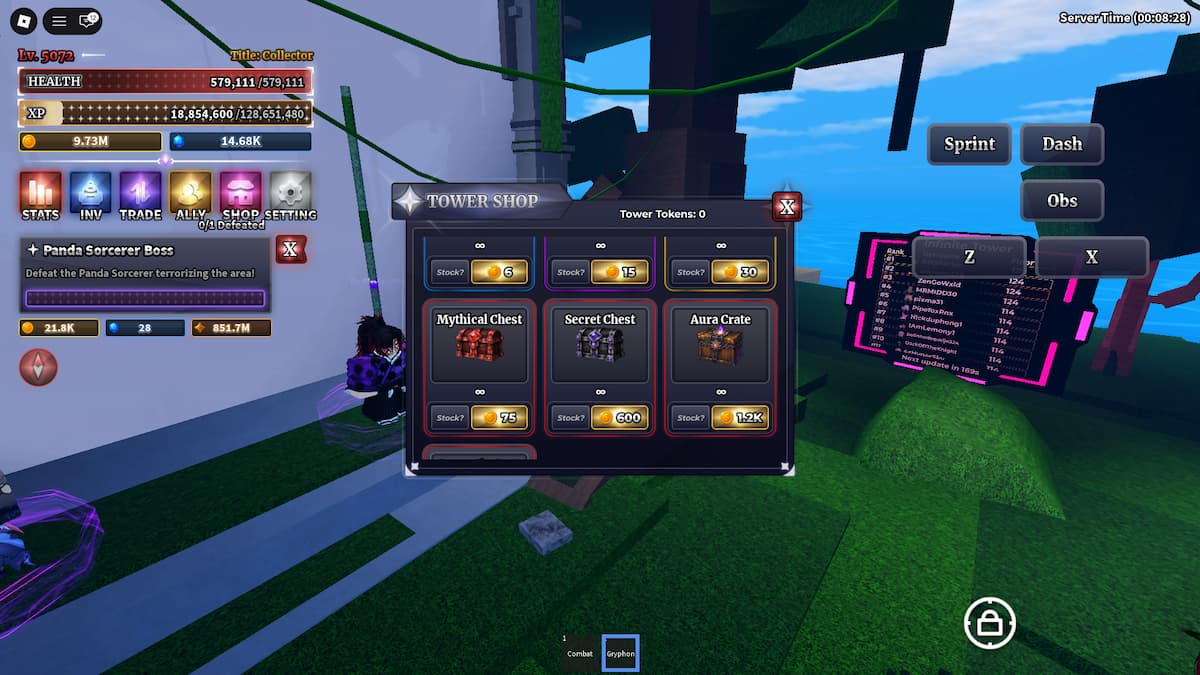Open the Inv inventory menu
The width and height of the screenshot is (1200, 675).
(x=90, y=194)
